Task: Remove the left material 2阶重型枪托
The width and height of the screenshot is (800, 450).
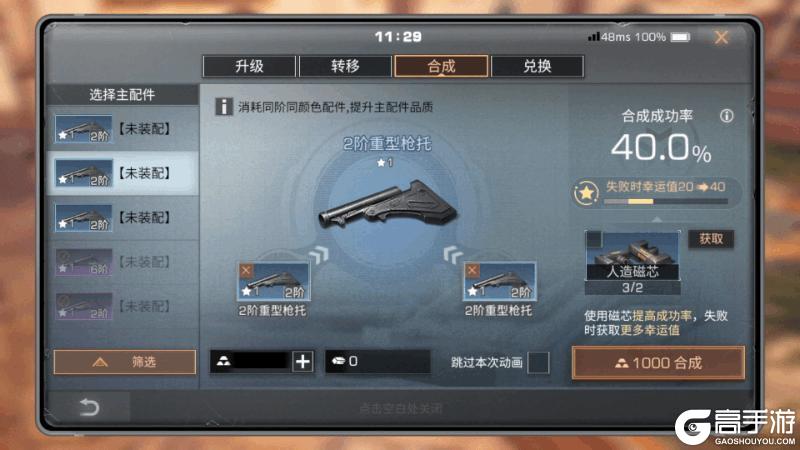Action: click(x=247, y=270)
